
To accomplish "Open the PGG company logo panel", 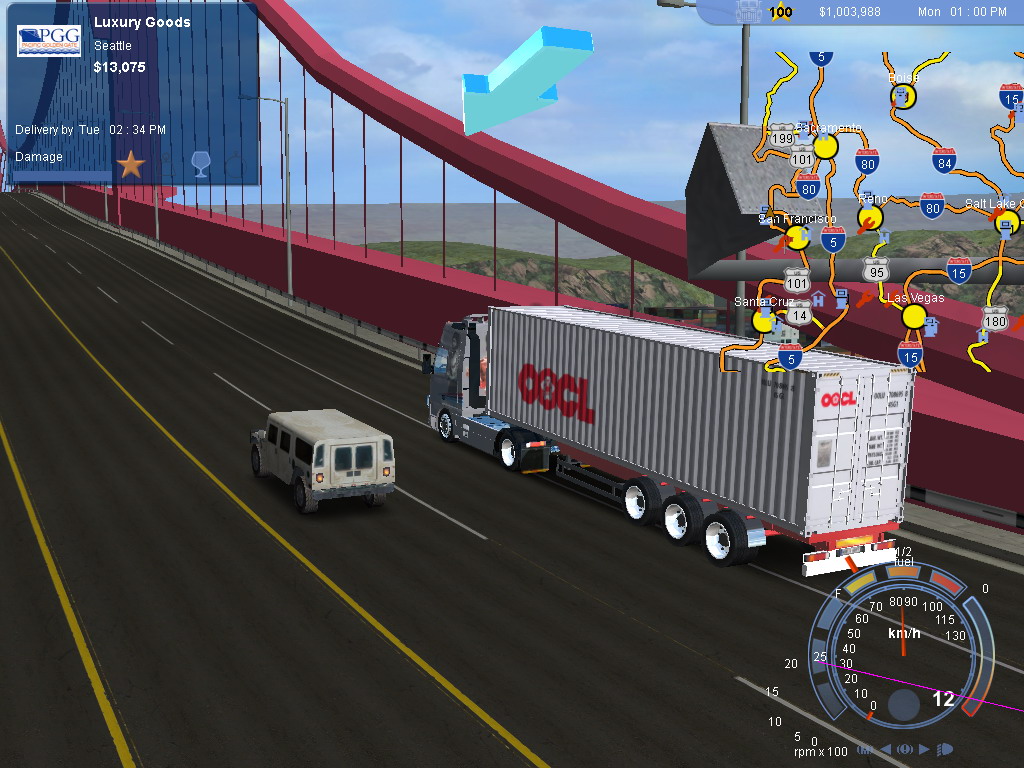I will tap(49, 41).
